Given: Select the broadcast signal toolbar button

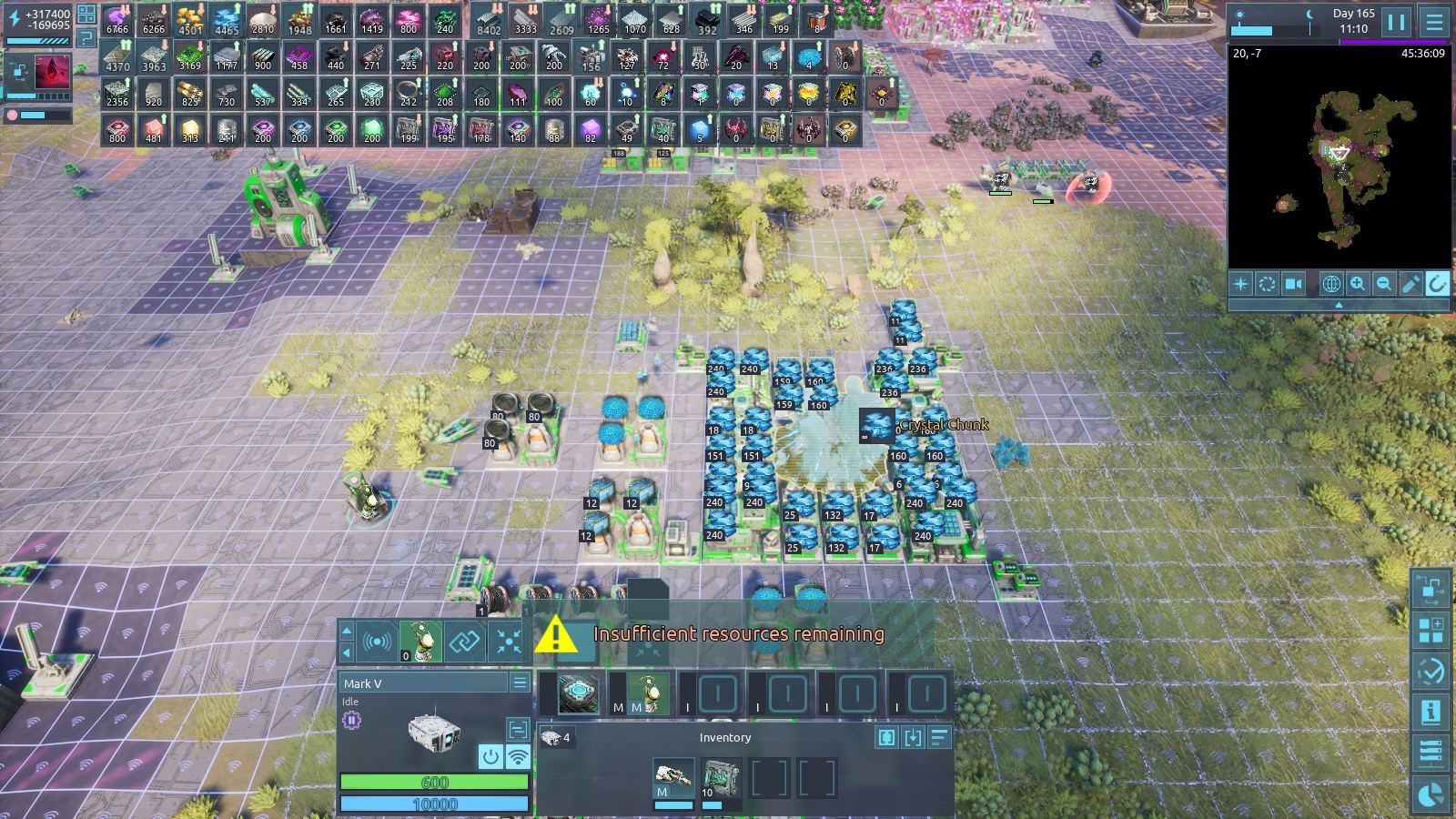Looking at the screenshot, I should click(x=377, y=642).
